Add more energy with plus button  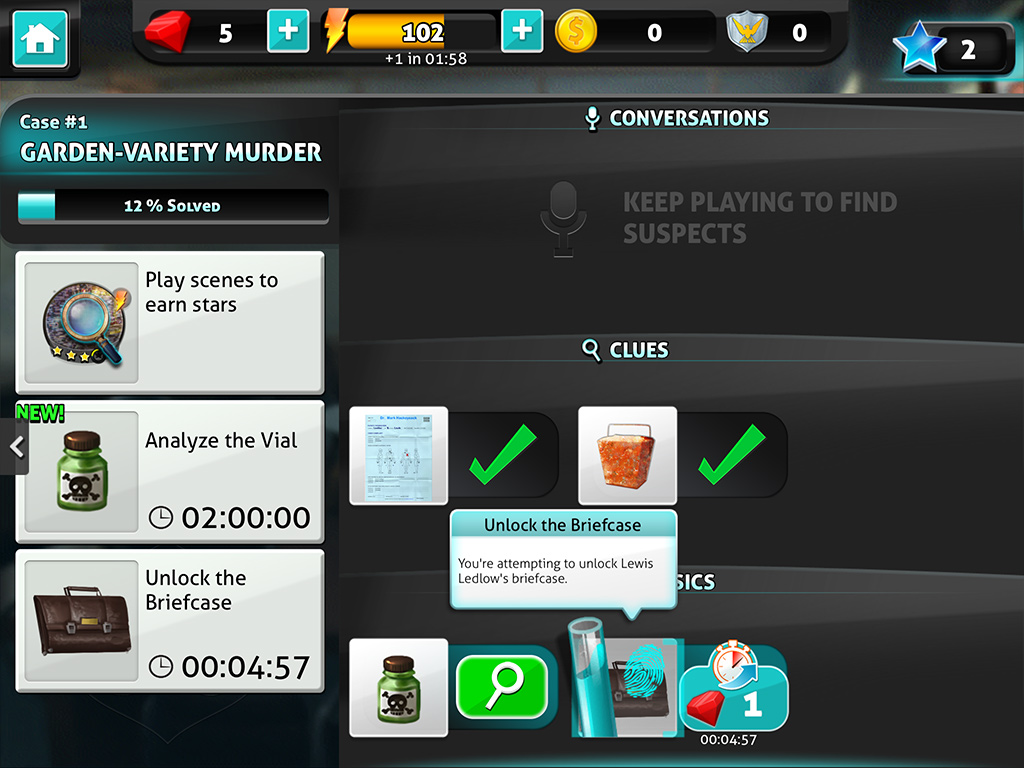coord(521,31)
